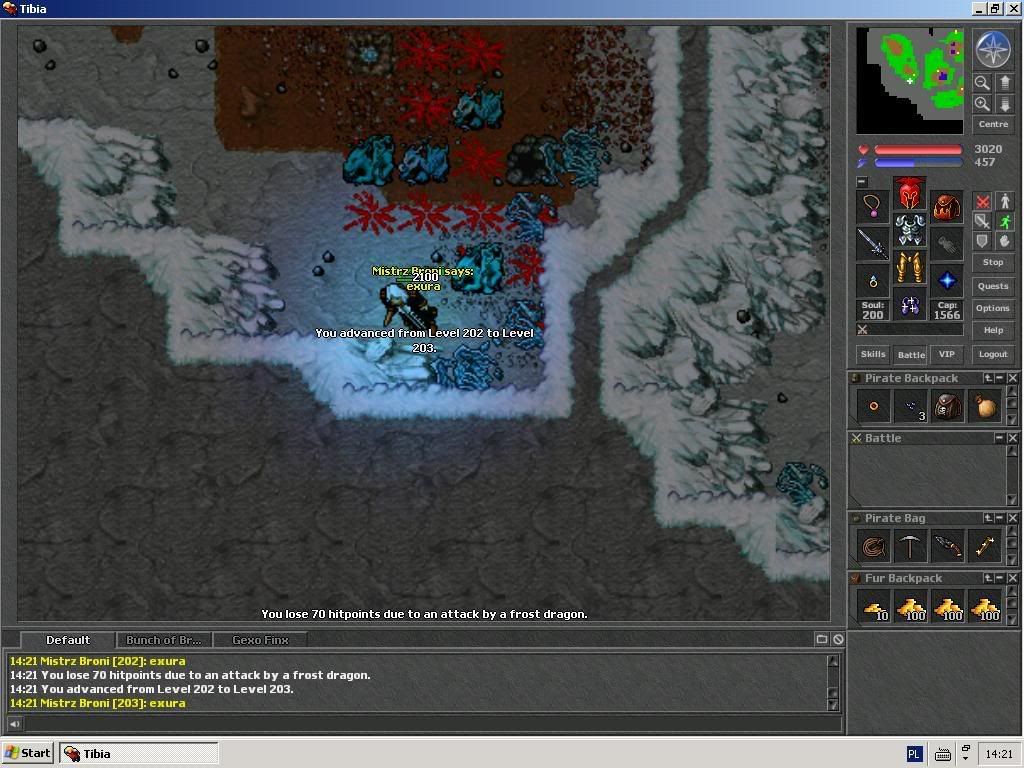Zoom out on the minimap
Image resolution: width=1024 pixels, height=768 pixels.
982,83
